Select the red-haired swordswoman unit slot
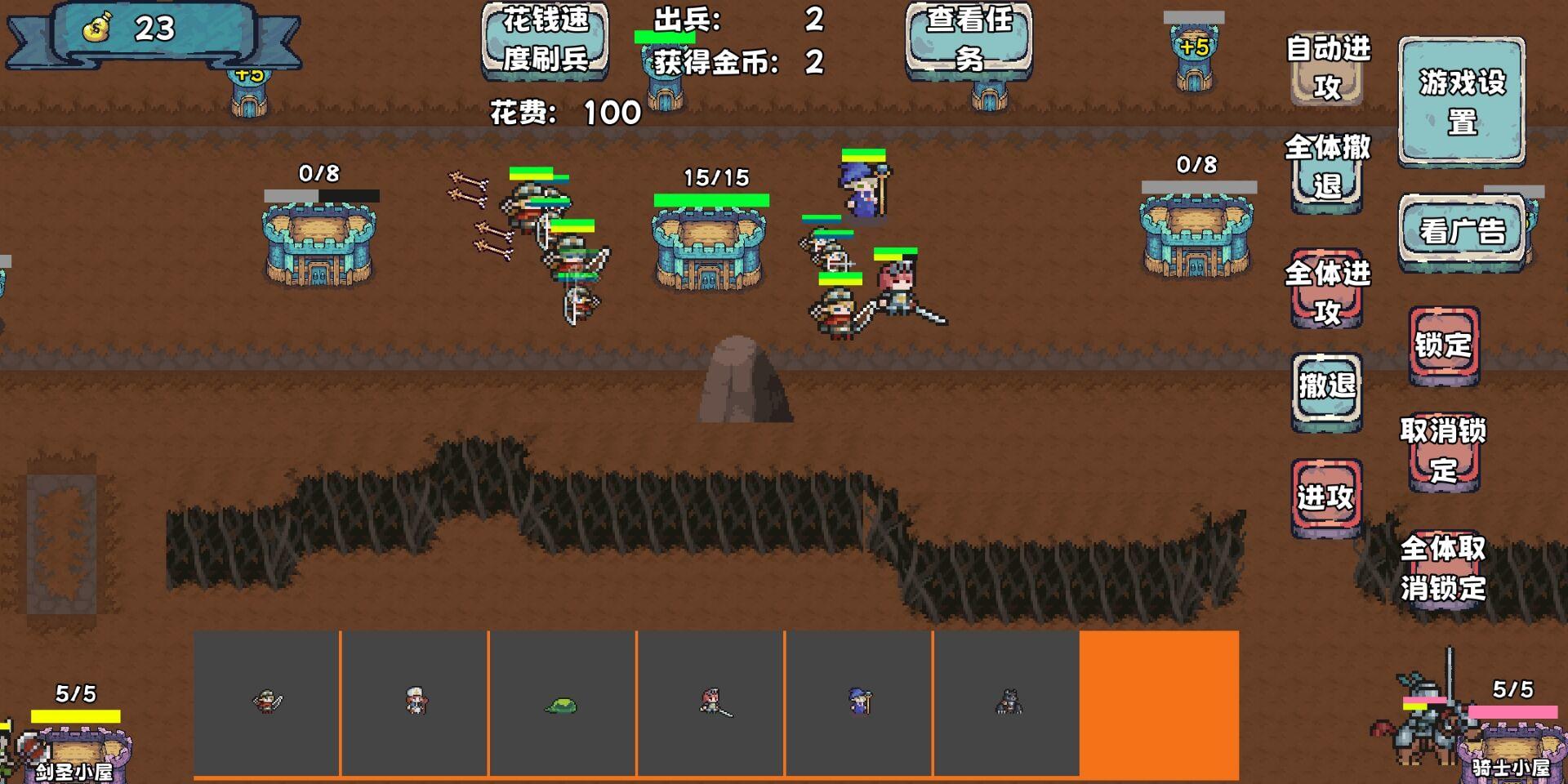Image resolution: width=1568 pixels, height=784 pixels. tap(710, 702)
